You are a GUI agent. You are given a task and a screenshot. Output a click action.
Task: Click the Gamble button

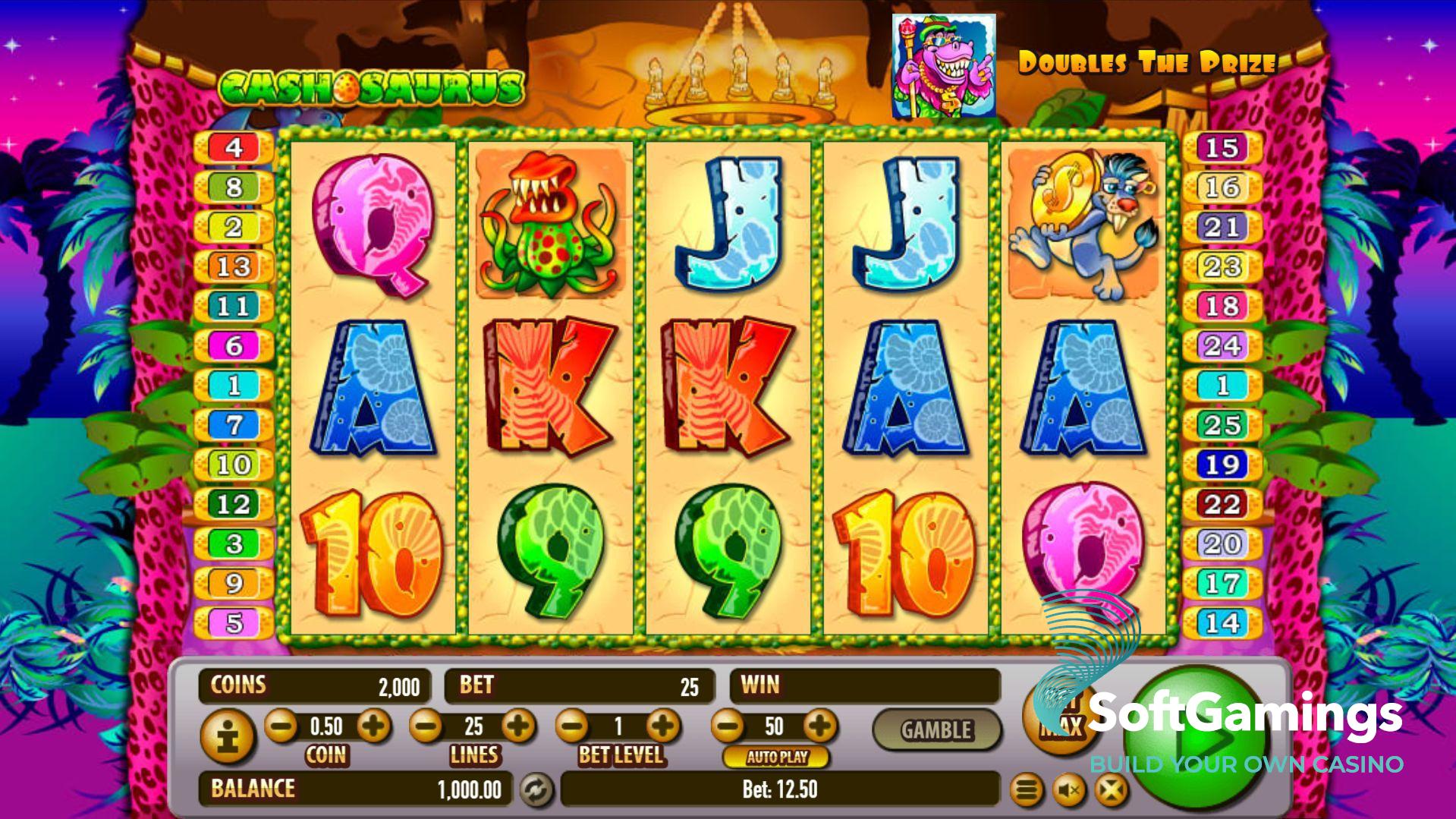click(936, 730)
